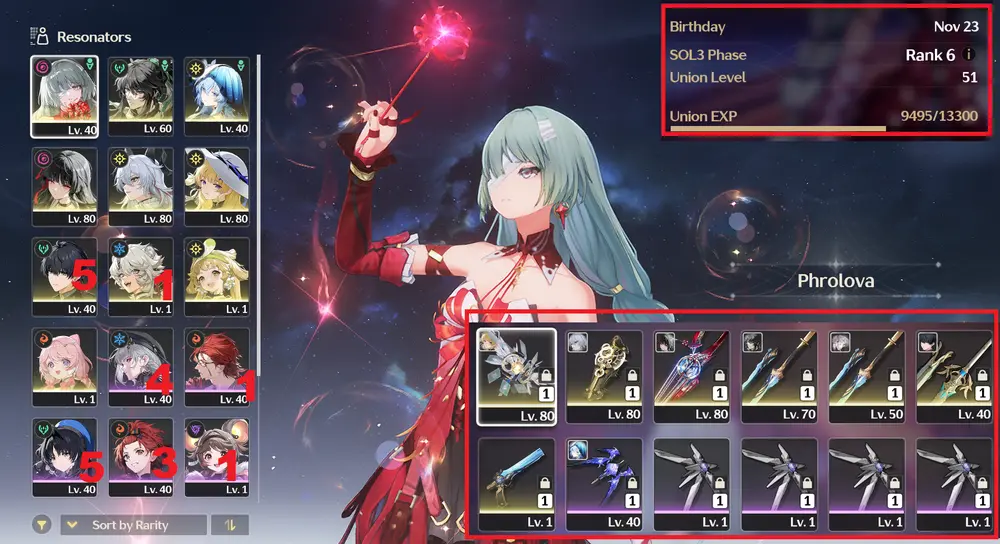Choose the pink-haired Lv. 1 resonator

pyautogui.click(x=64, y=367)
